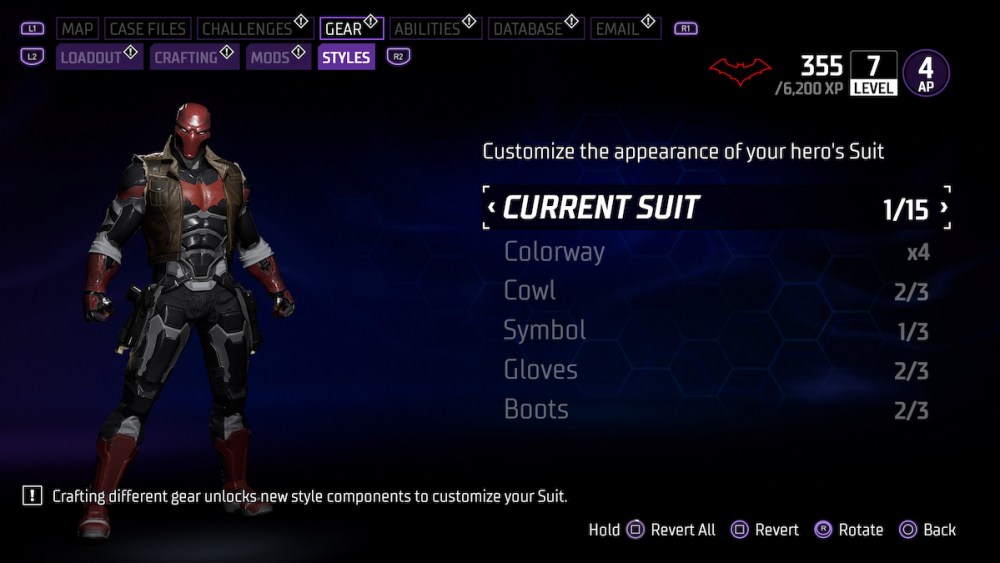Click the left arrow beside Current Suit
Viewport: 1000px width, 563px height.
[491, 208]
